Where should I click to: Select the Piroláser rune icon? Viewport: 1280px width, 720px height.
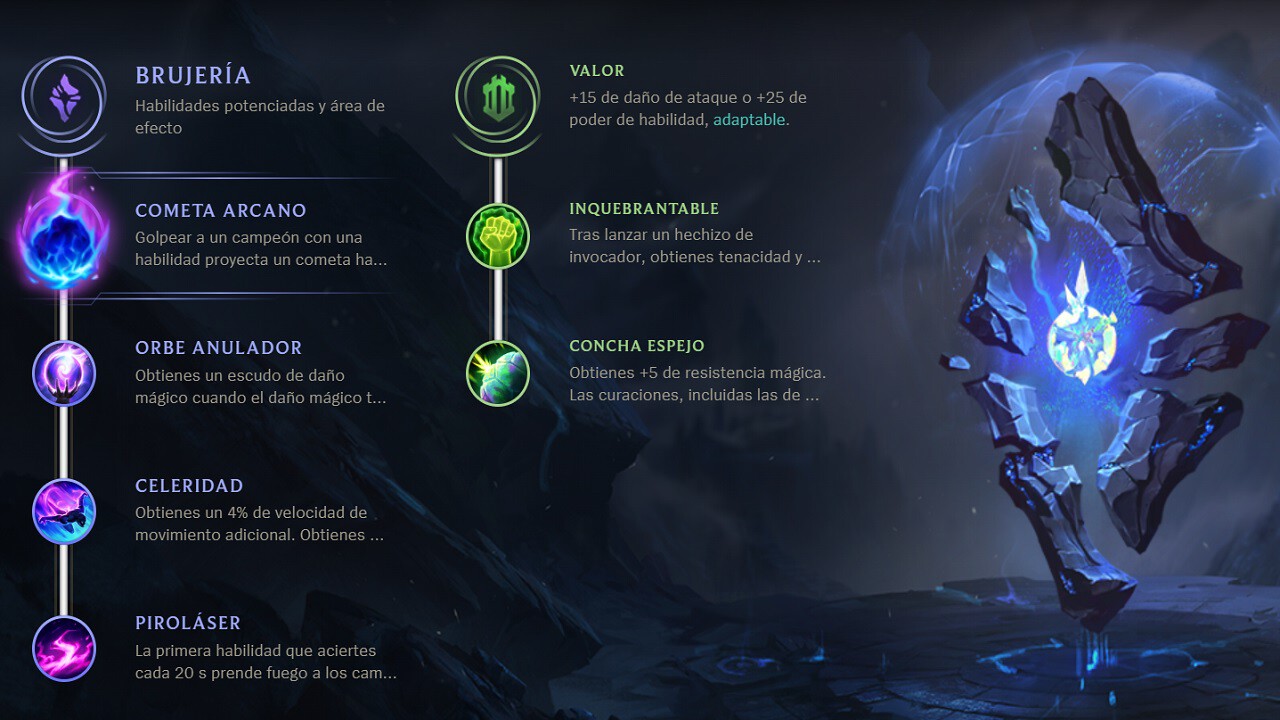63,649
